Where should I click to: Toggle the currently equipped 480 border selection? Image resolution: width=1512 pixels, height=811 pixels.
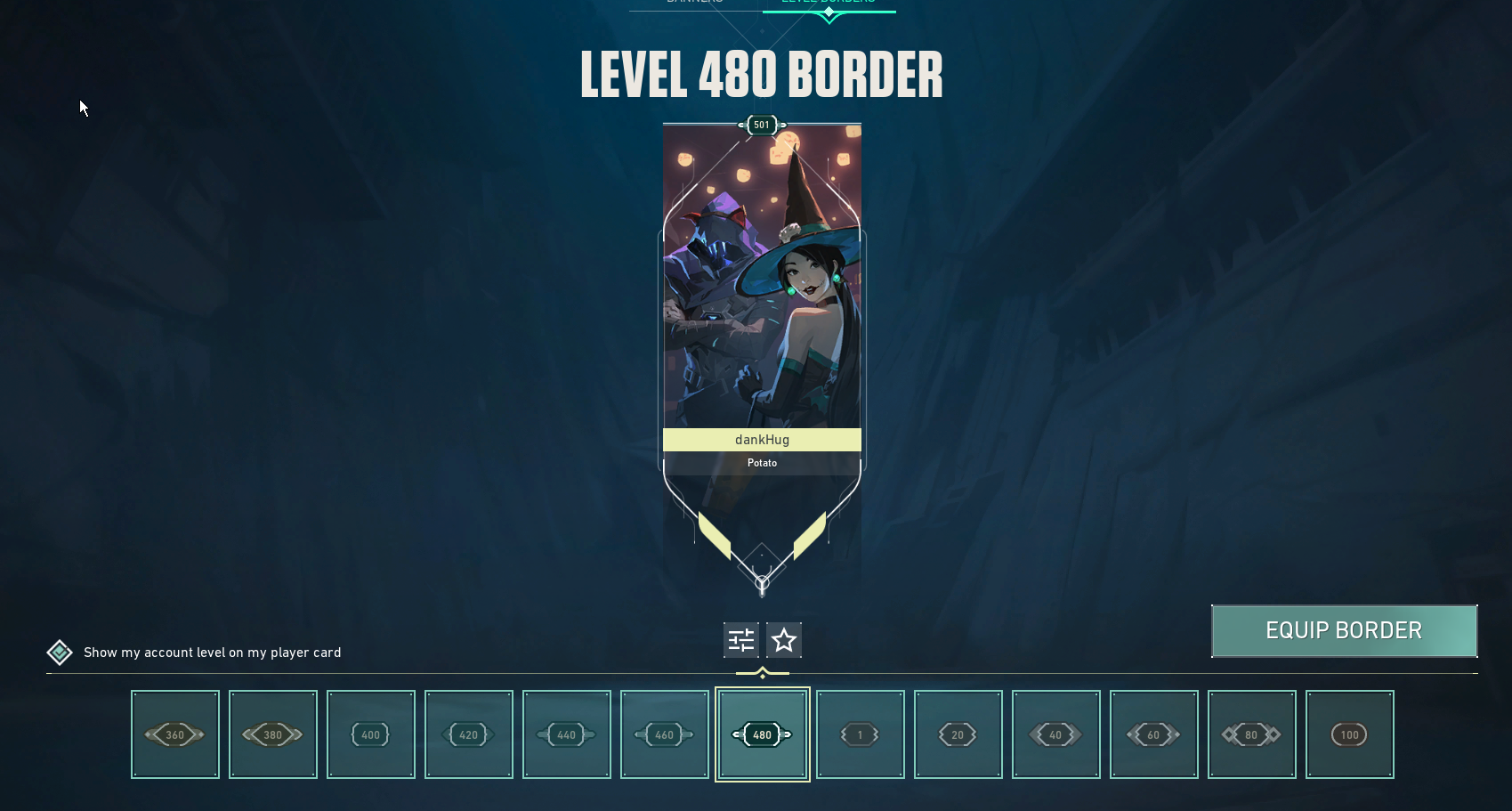pos(762,734)
